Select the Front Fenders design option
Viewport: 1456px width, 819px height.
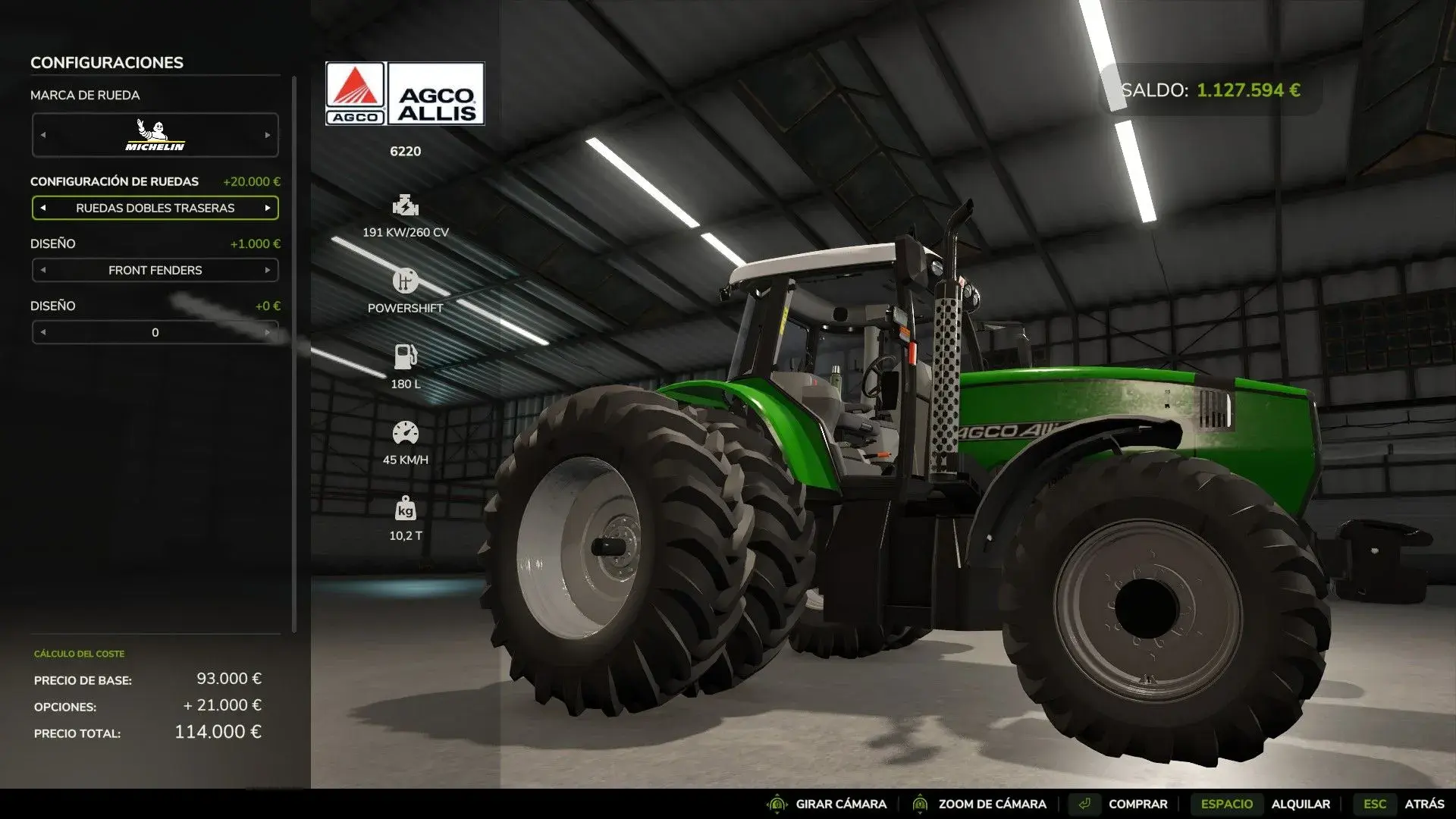(x=155, y=270)
